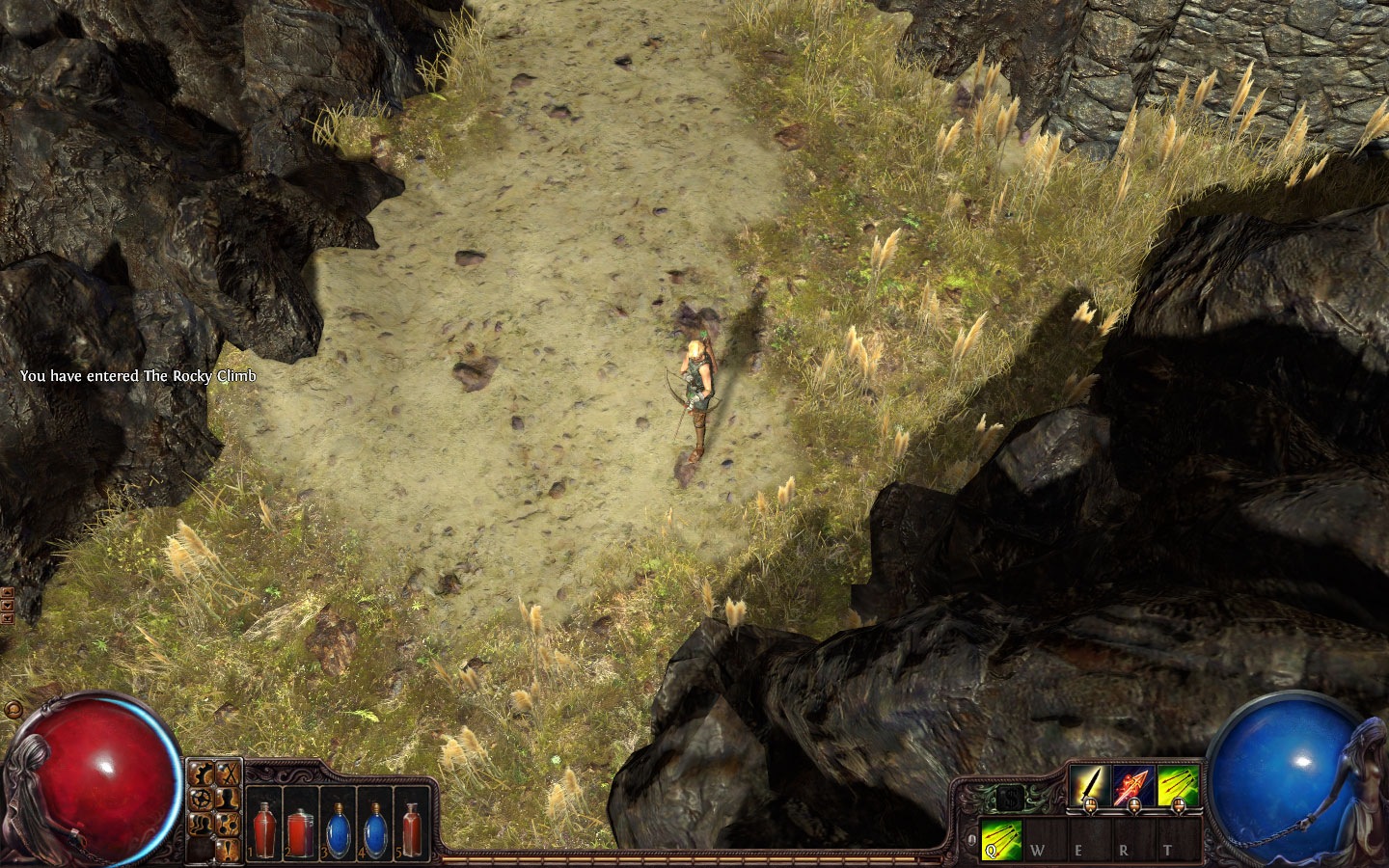Use the blue mana flask in slot 4

pyautogui.click(x=374, y=831)
